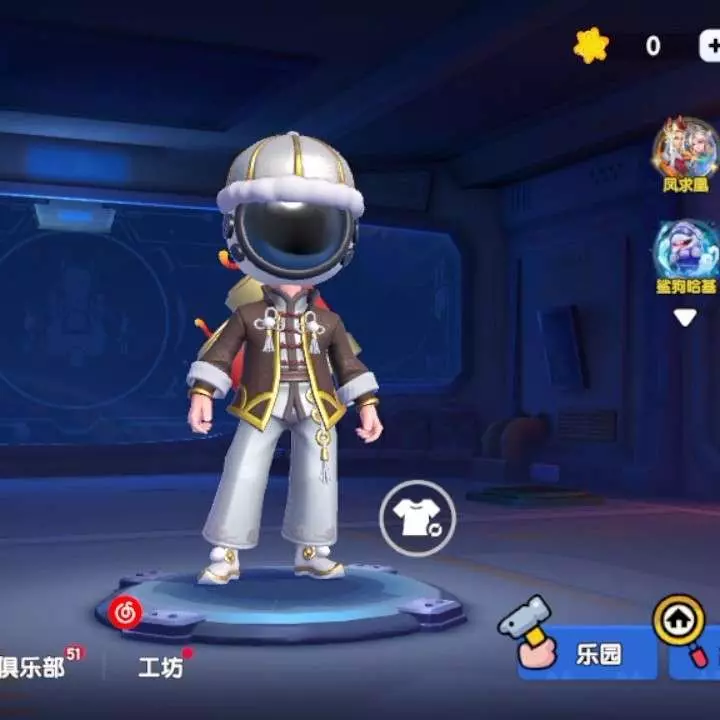Tap the plus button beside the star currency

(710, 46)
